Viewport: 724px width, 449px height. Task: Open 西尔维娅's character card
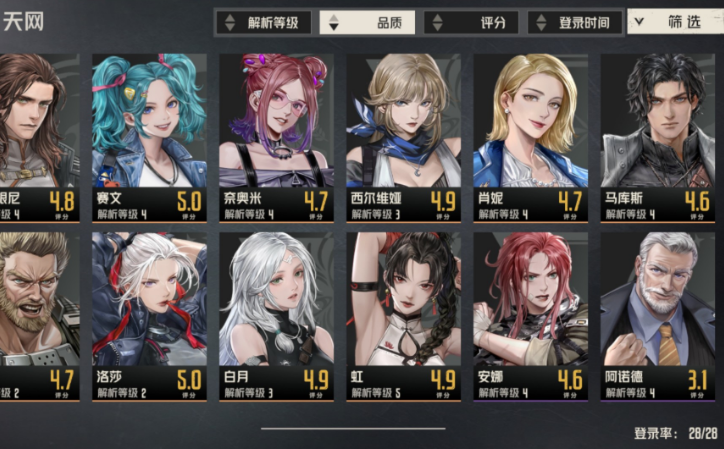[x=404, y=137]
